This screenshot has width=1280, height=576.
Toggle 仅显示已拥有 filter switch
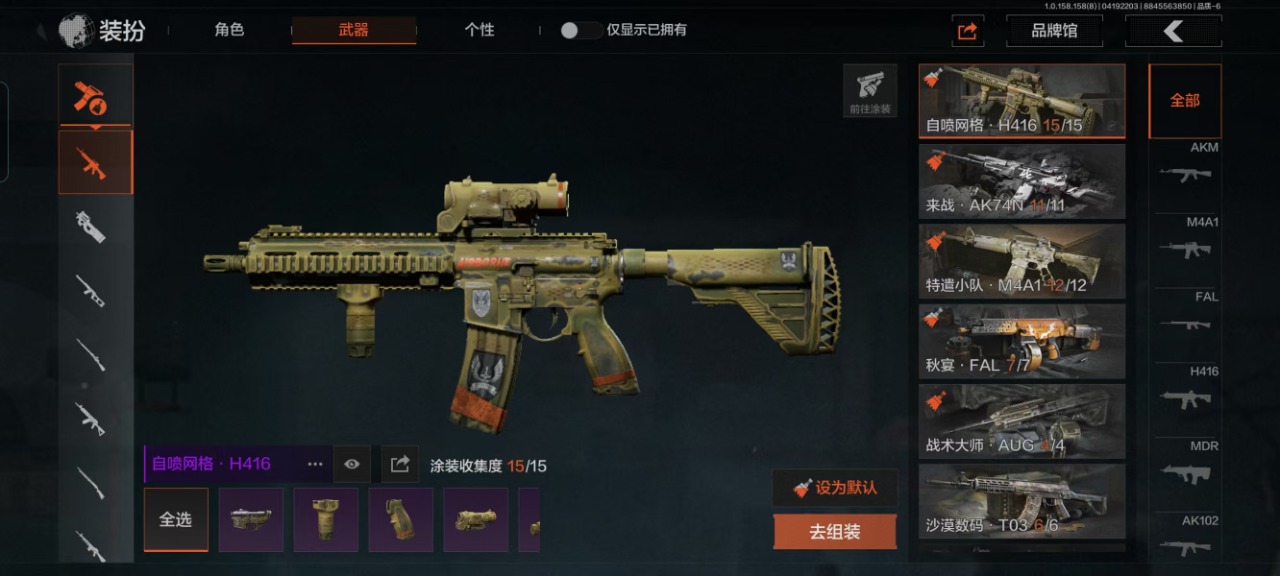[x=580, y=30]
